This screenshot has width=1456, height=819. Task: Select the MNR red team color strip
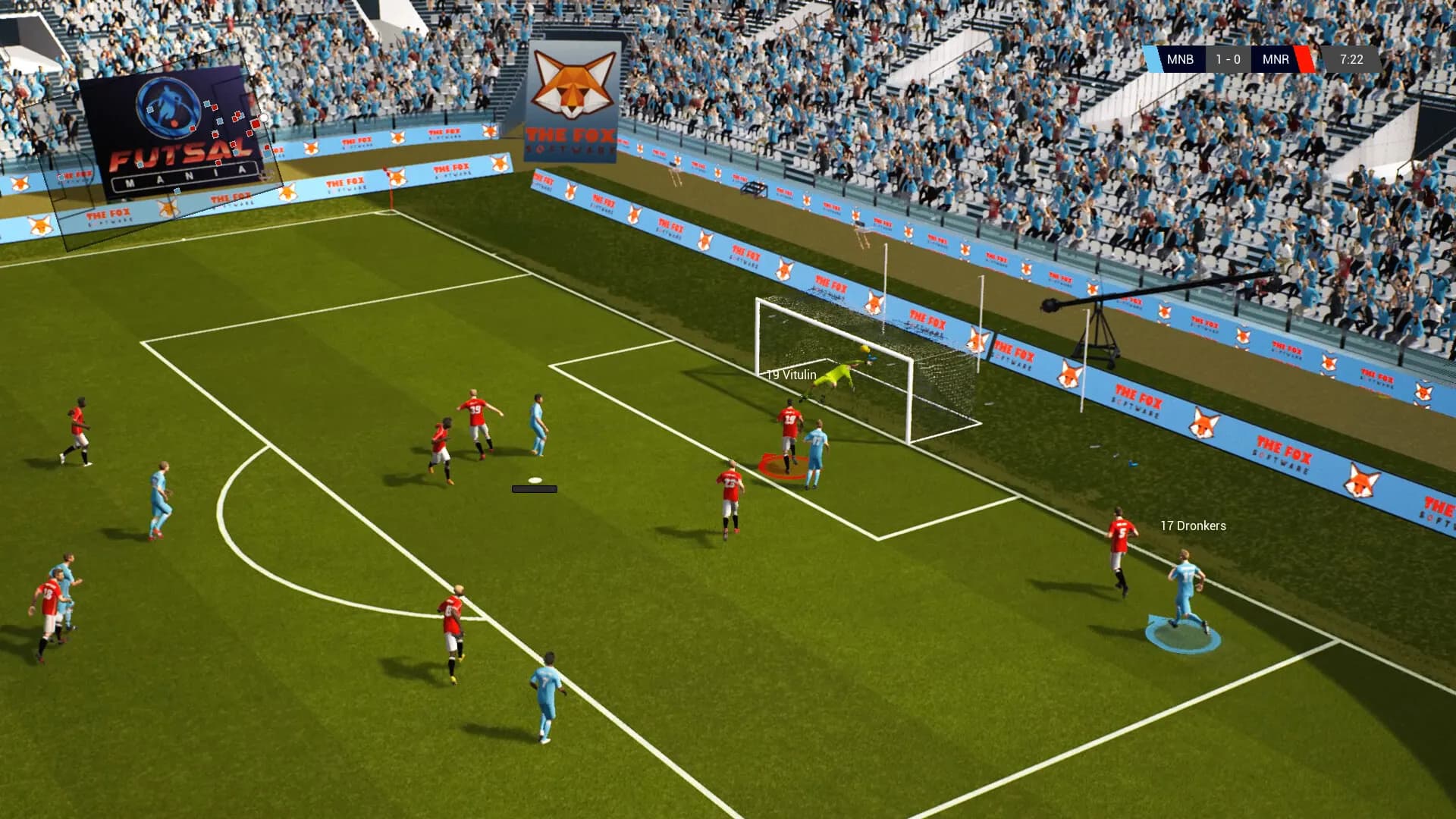[x=1304, y=59]
